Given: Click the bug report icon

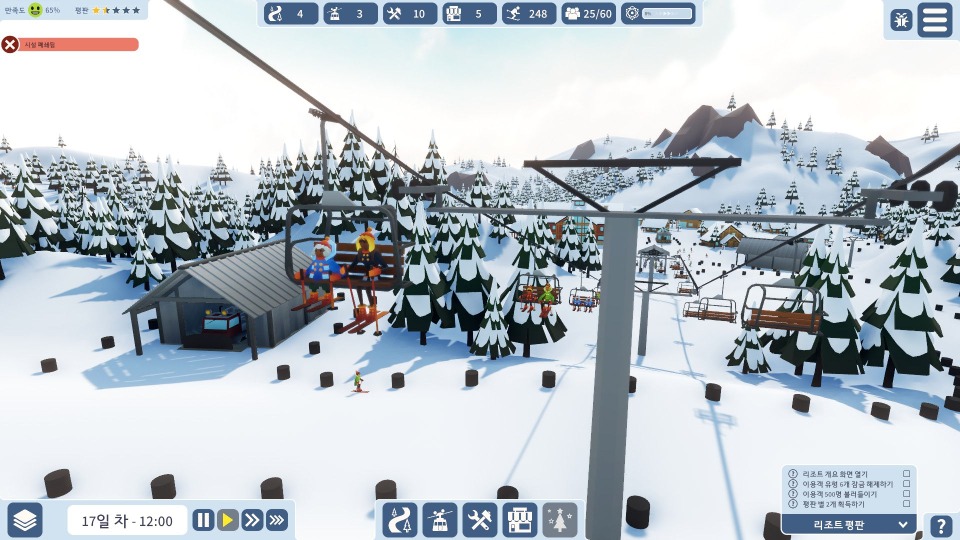Looking at the screenshot, I should click(x=901, y=20).
